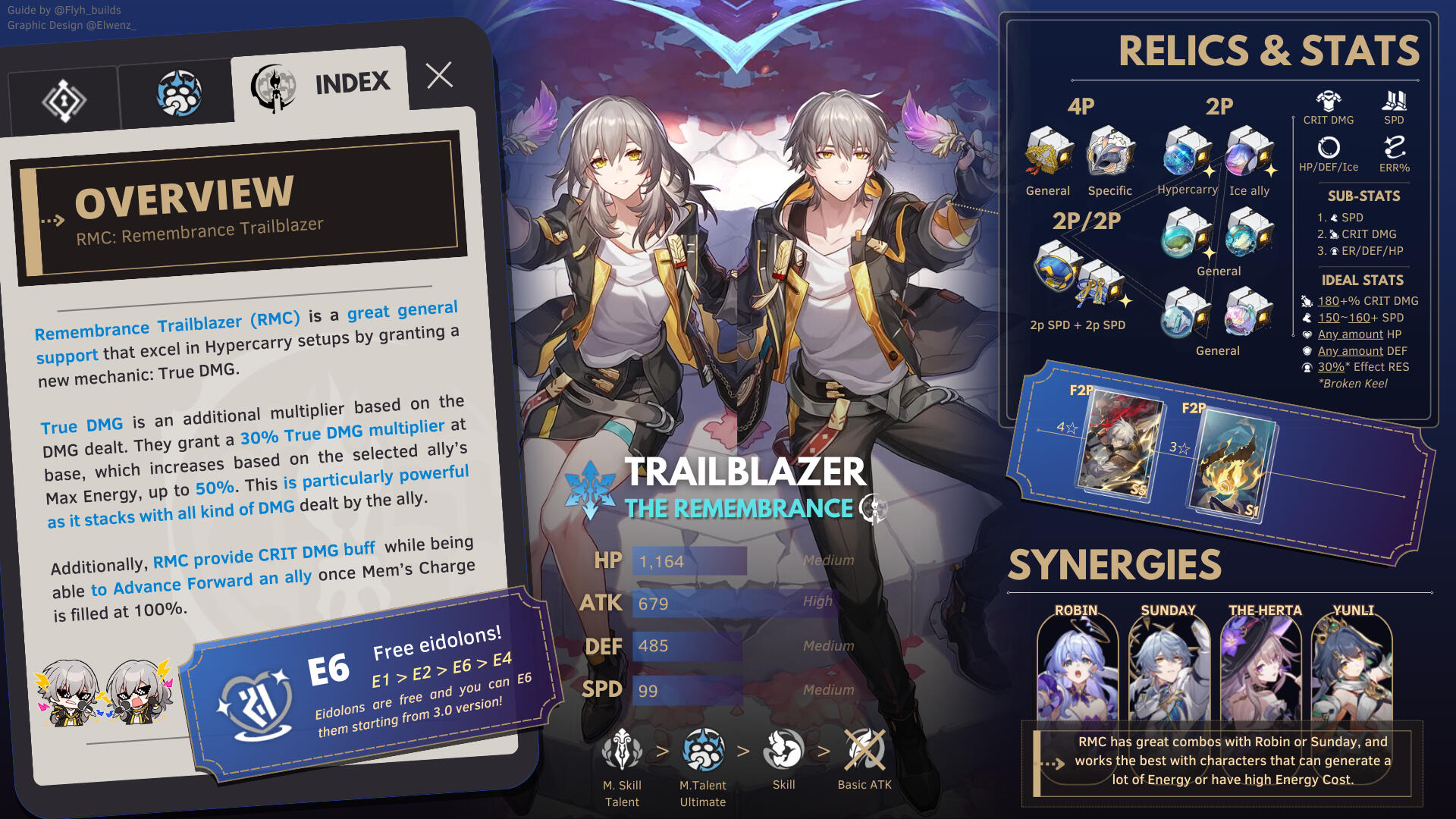Click Yunli's synergy portrait
This screenshot has height=819, width=1456.
point(1354,669)
